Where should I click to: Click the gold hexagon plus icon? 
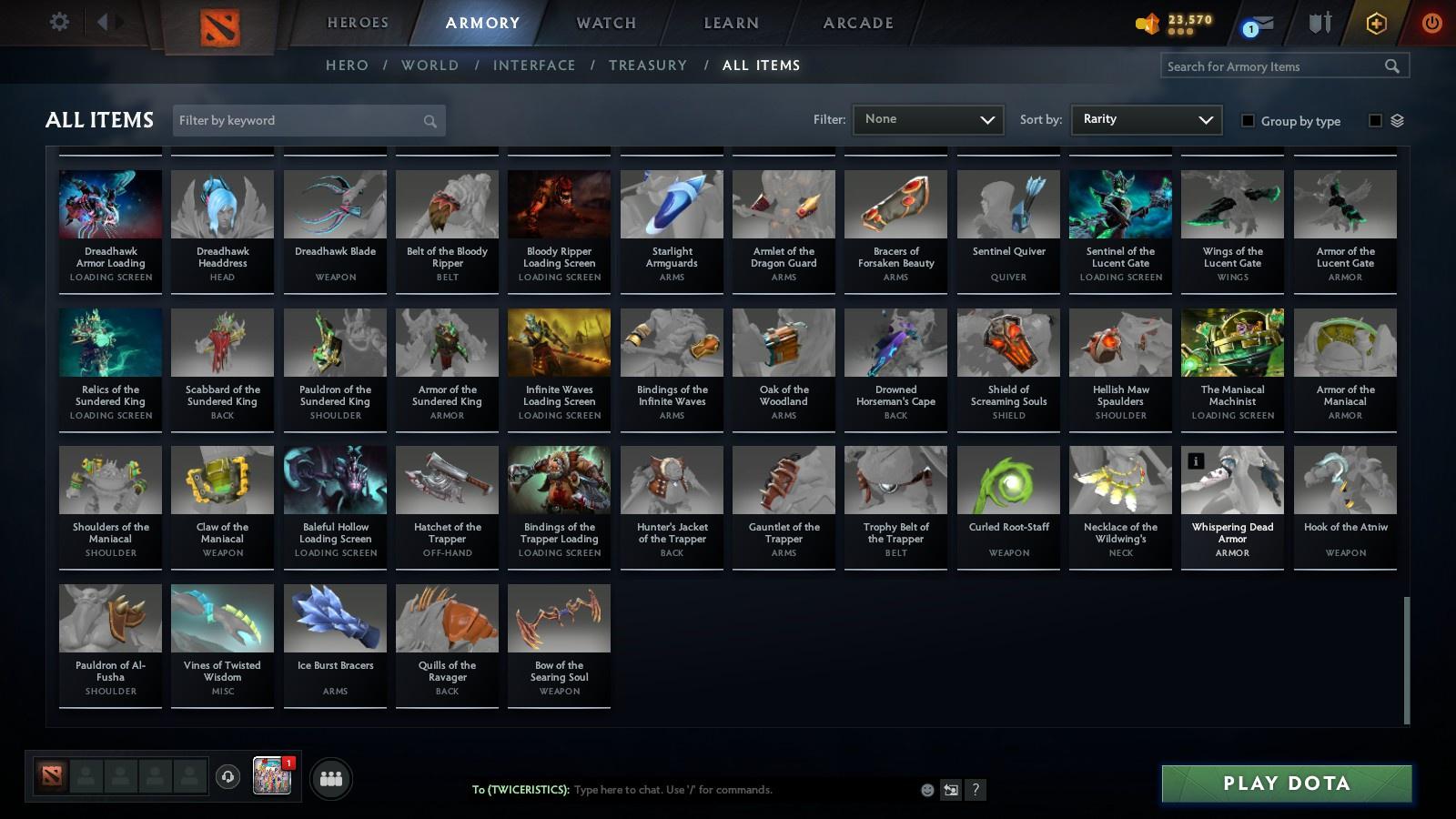pos(1376,22)
